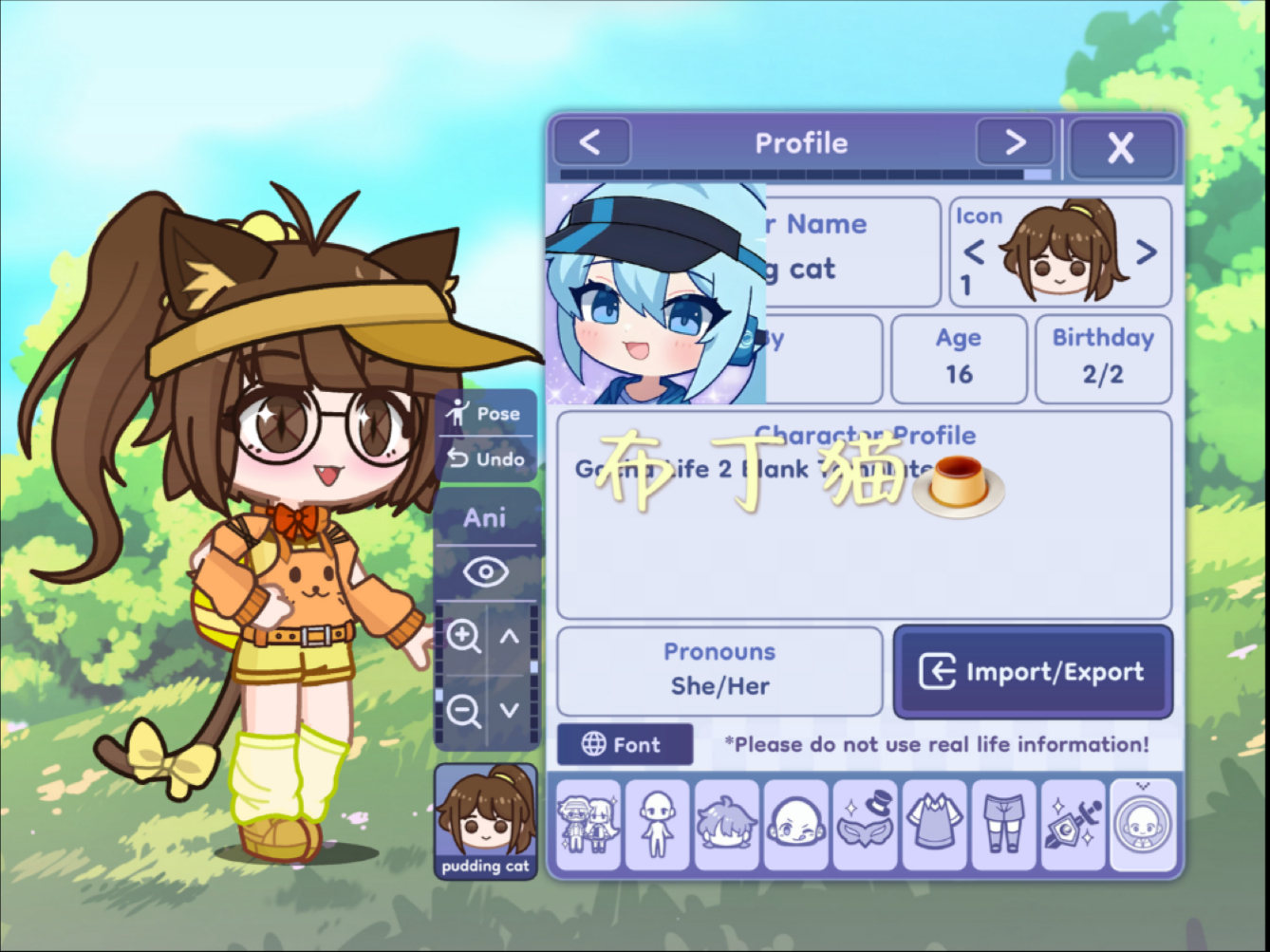The width and height of the screenshot is (1270, 952).
Task: Edit the Birthday field
Action: [1103, 359]
